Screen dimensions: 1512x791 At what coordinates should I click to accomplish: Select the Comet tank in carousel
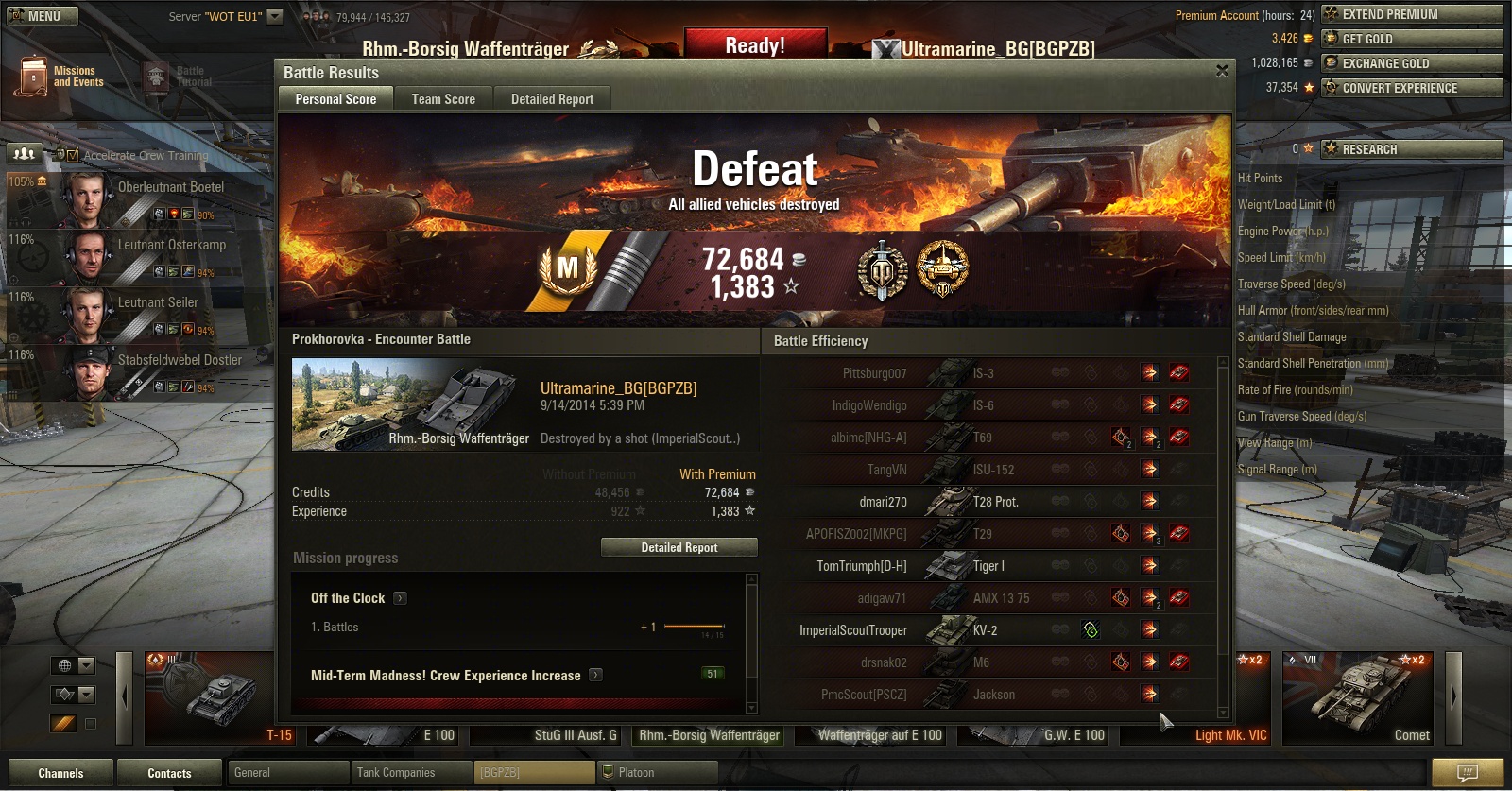[x=1357, y=697]
